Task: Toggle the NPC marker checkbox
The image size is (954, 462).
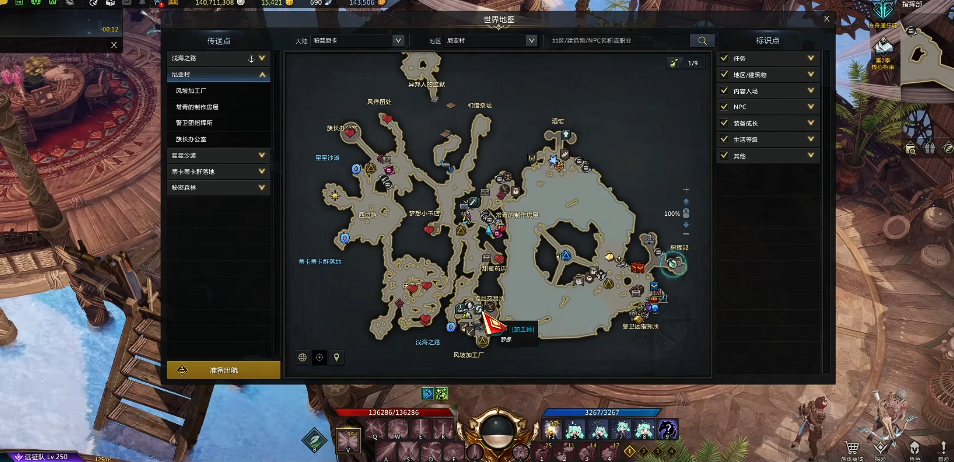Action: pyautogui.click(x=724, y=106)
